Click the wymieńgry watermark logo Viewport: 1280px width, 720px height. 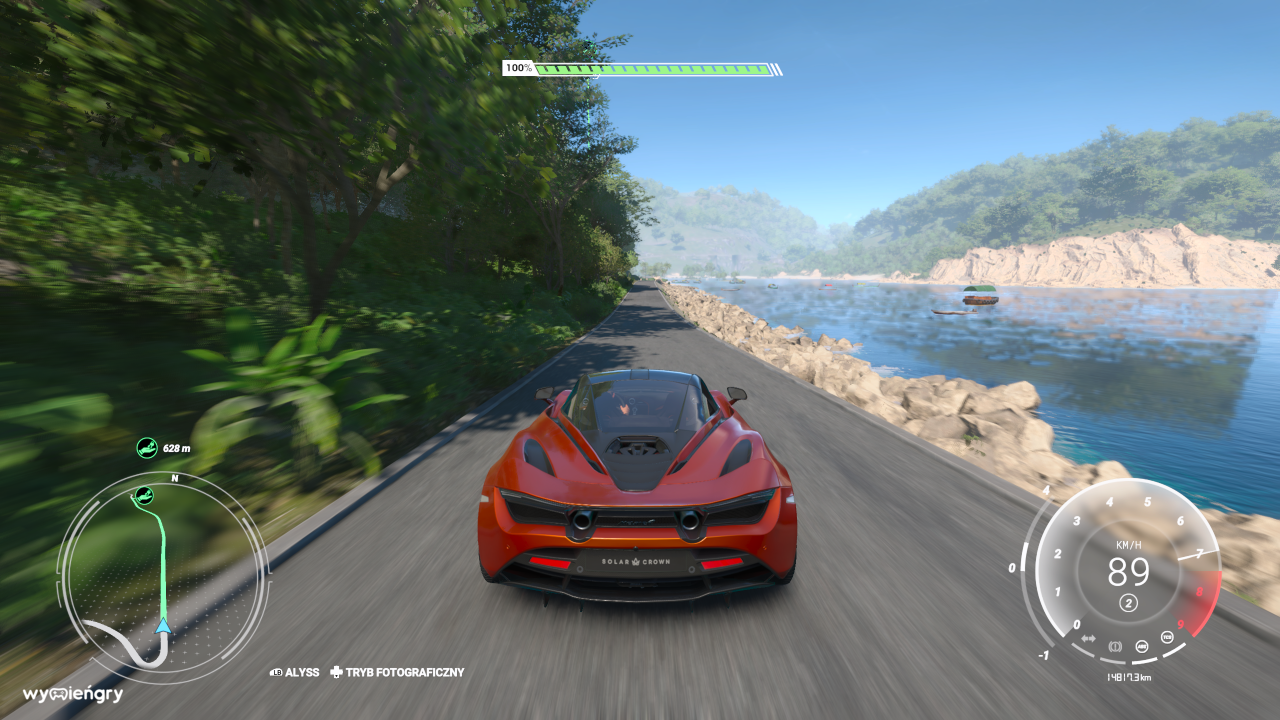click(72, 694)
